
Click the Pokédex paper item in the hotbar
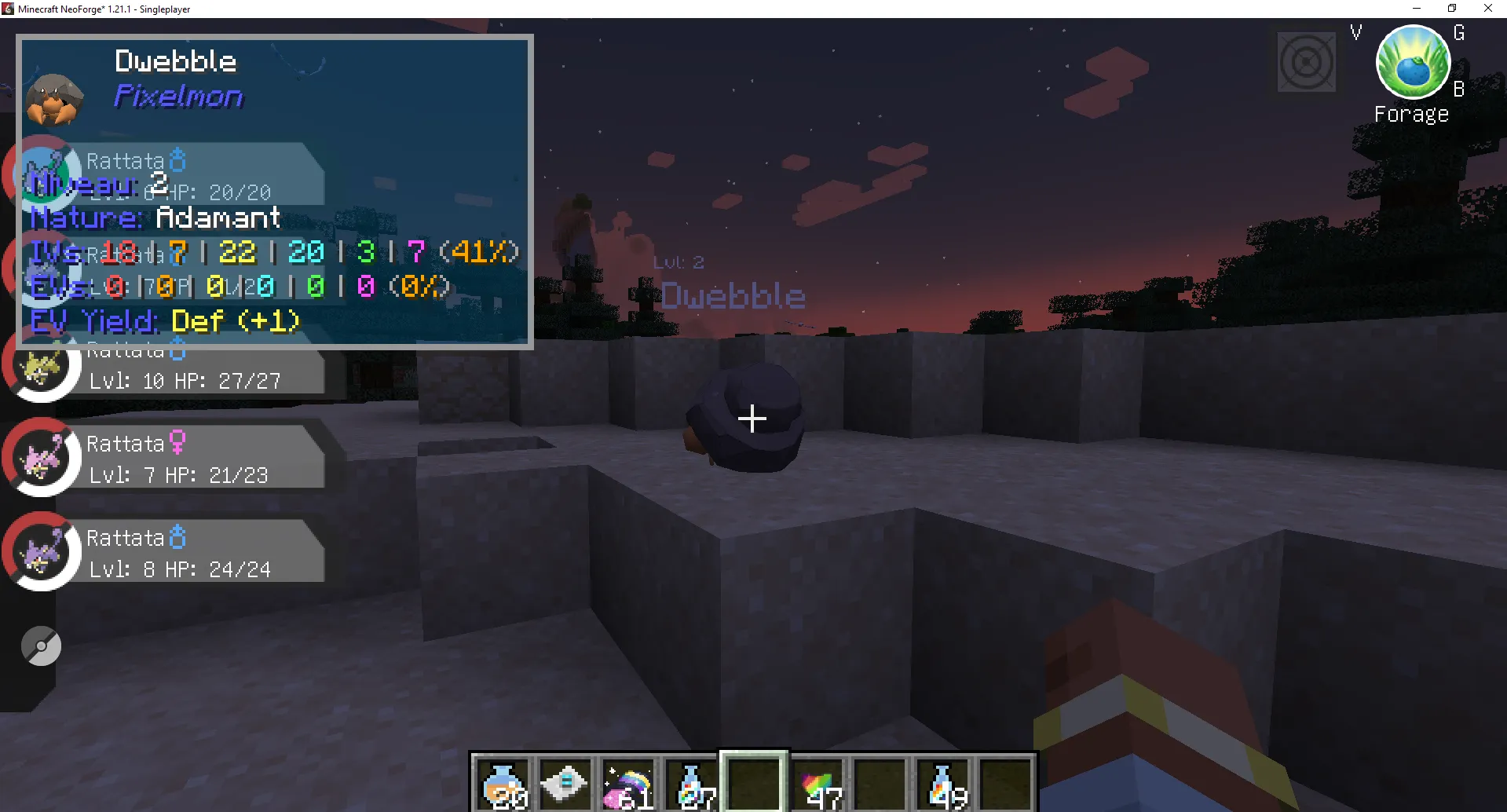(x=565, y=783)
